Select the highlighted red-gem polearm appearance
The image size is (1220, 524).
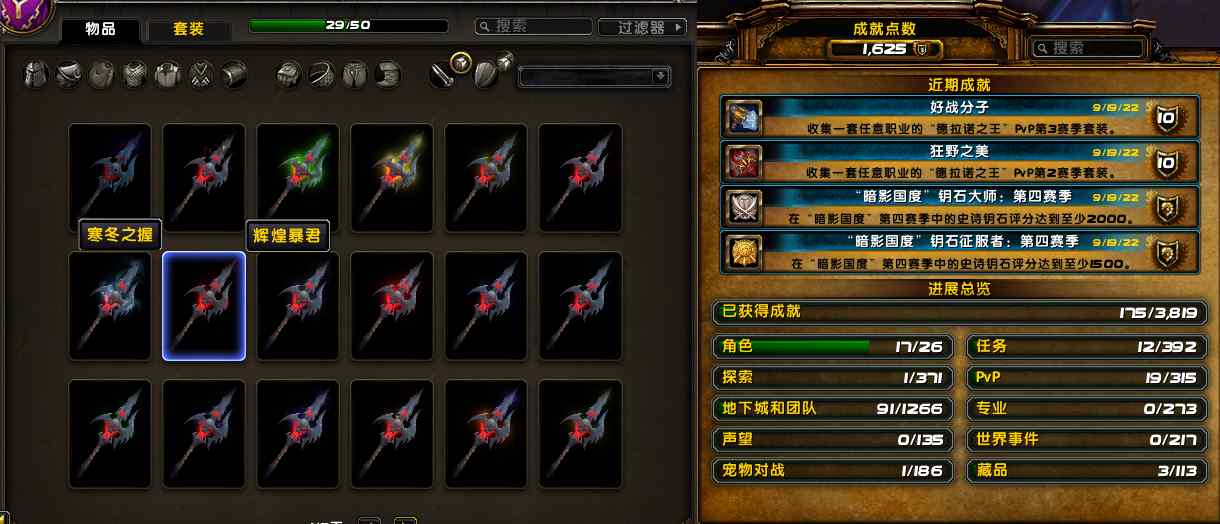(x=204, y=305)
